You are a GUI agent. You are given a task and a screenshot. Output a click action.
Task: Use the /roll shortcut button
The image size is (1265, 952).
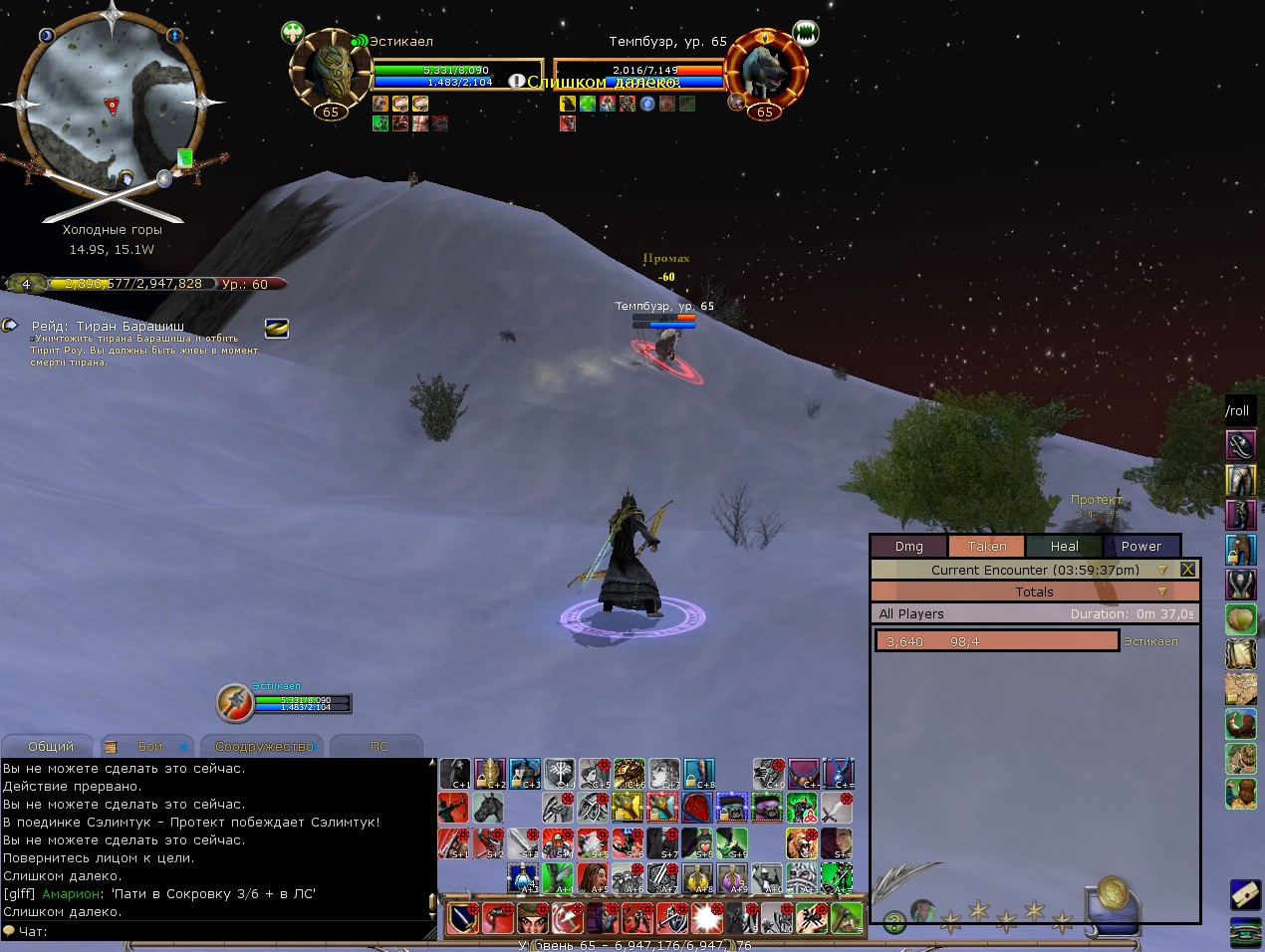(1237, 410)
